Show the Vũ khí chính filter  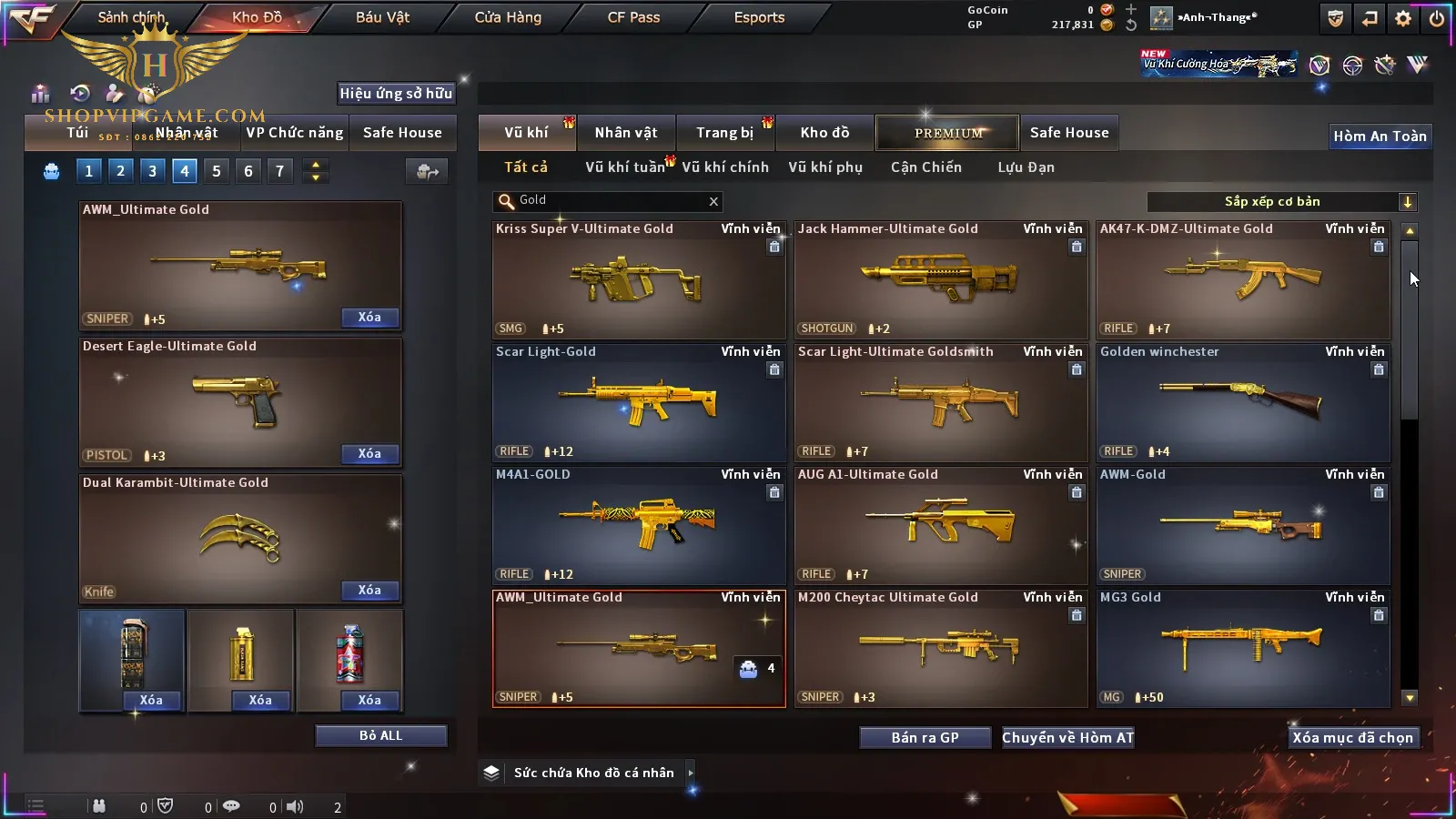[x=725, y=167]
